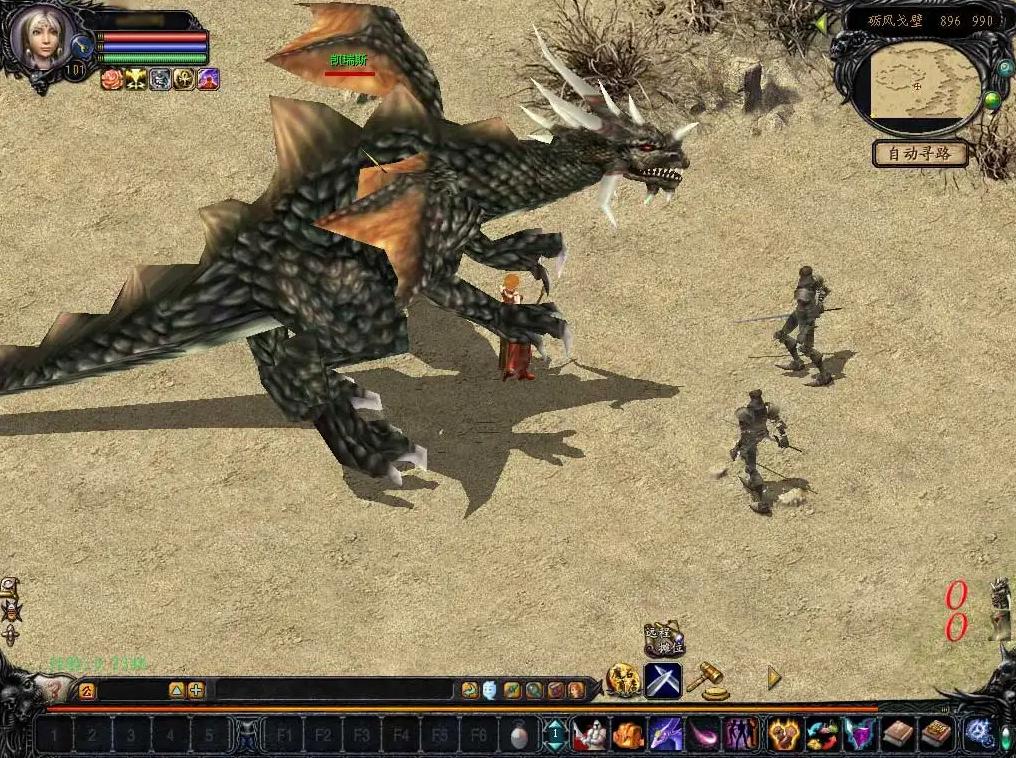Expand the yellow arrow next to the gavel
The height and width of the screenshot is (758, 1016).
(x=773, y=678)
